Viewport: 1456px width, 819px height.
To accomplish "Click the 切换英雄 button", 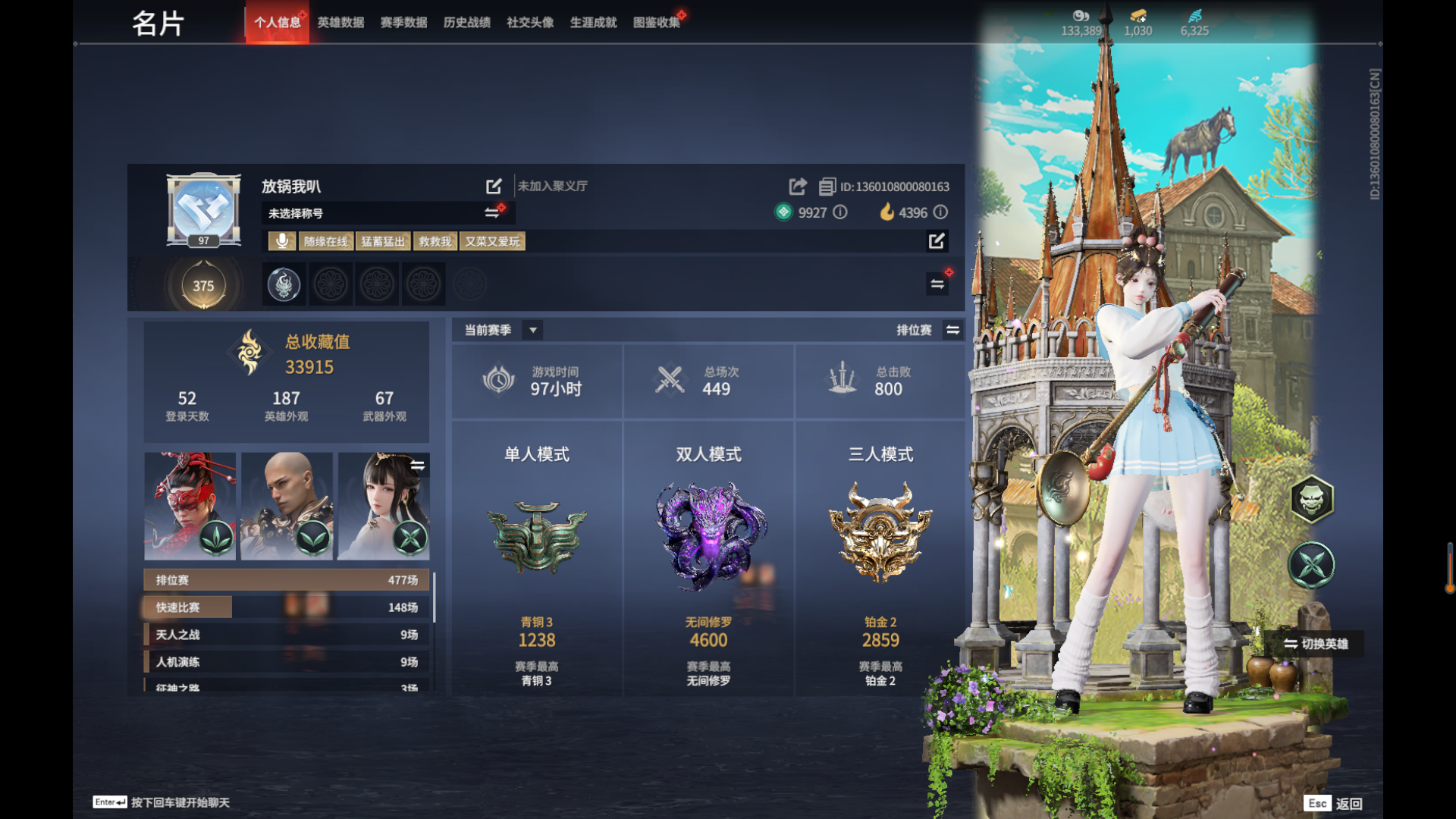I will [1316, 644].
